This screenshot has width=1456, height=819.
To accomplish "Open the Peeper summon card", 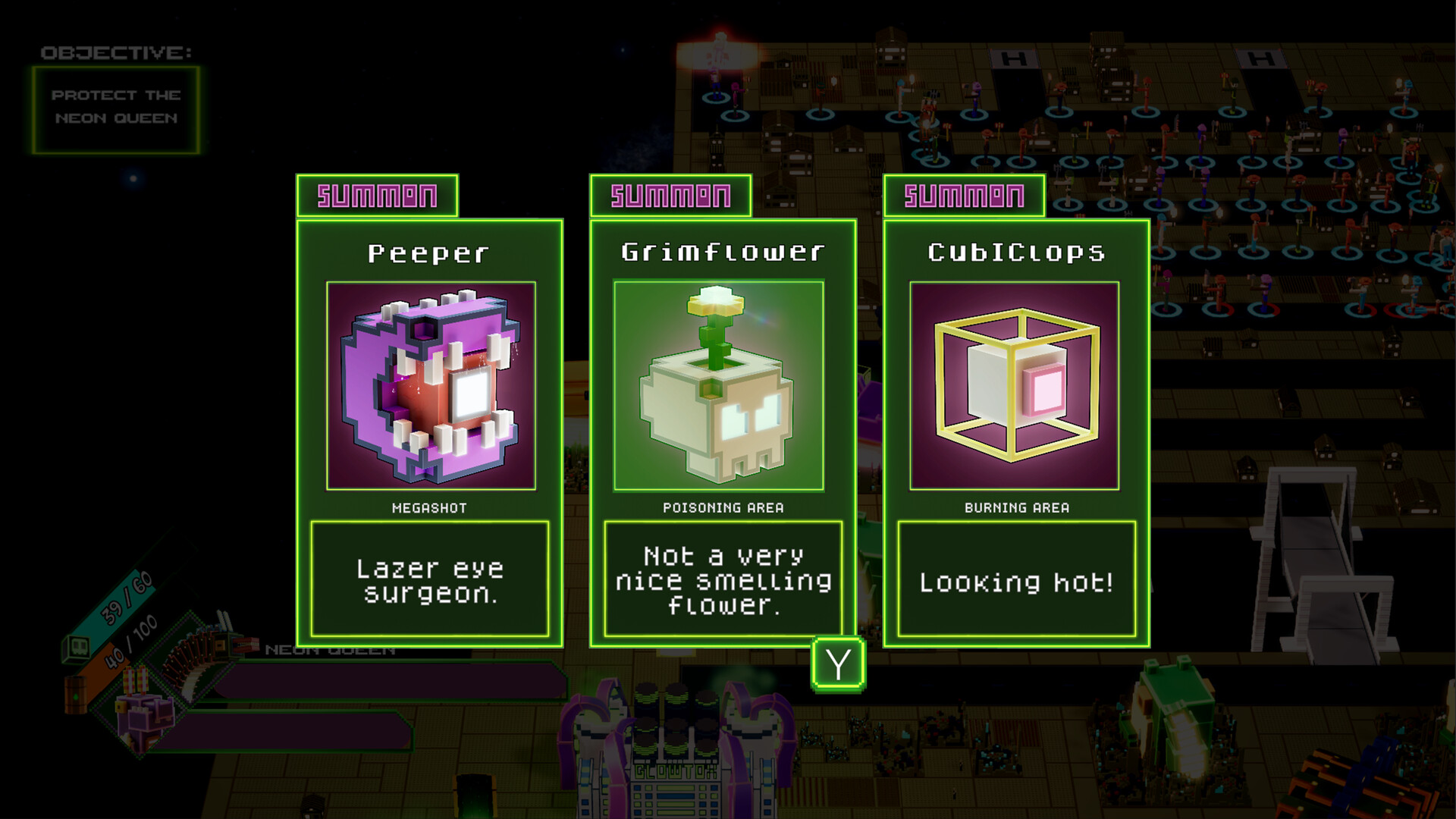I will pos(430,425).
